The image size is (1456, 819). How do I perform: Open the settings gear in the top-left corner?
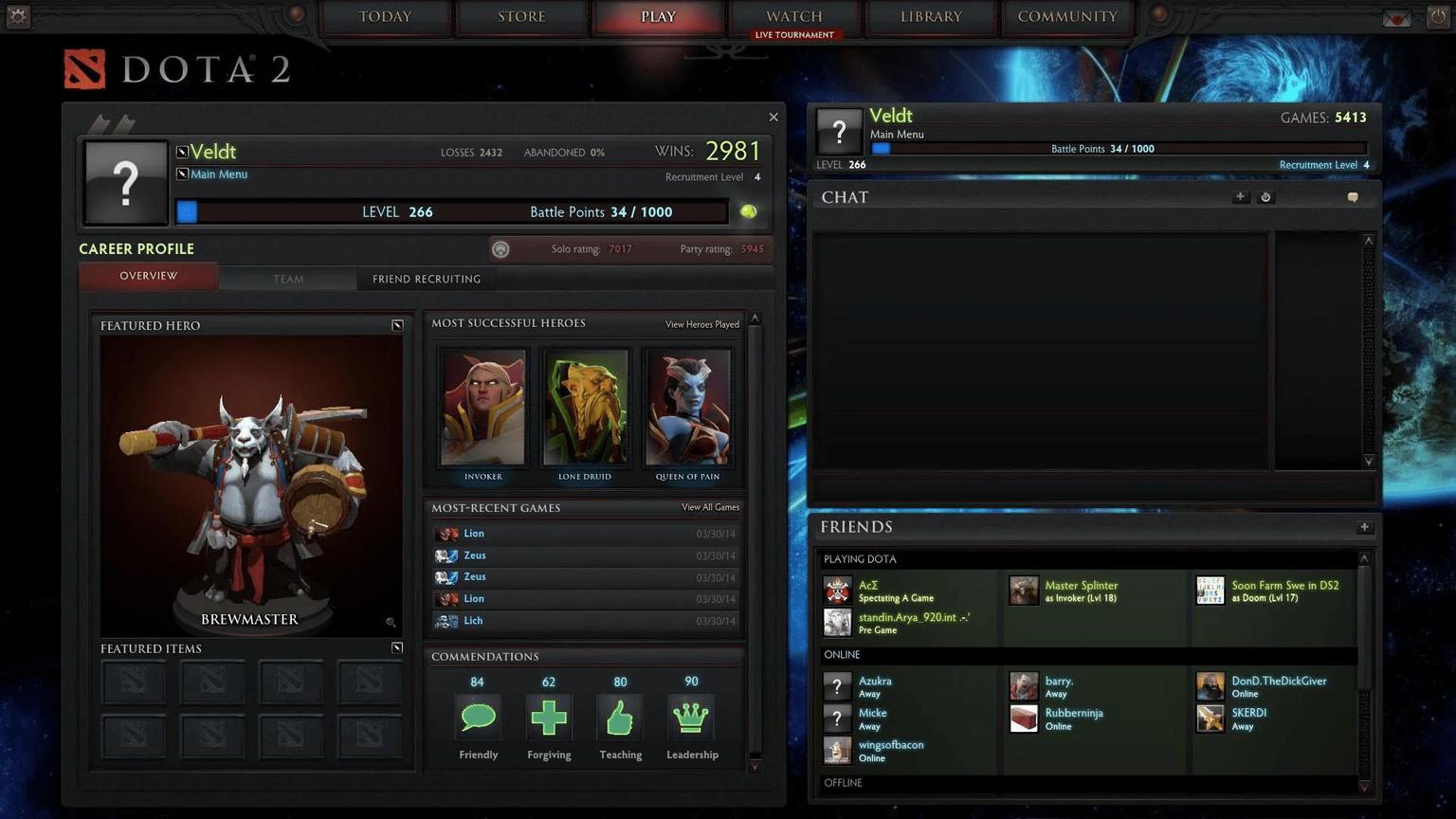coord(17,16)
